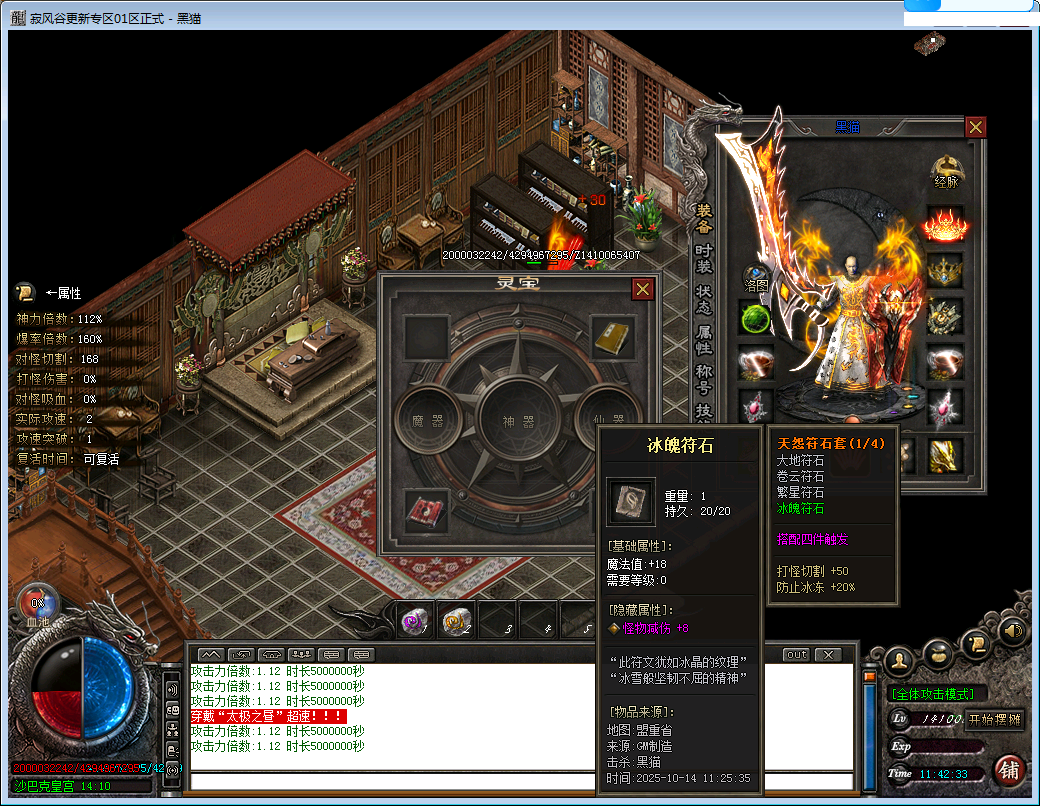The height and width of the screenshot is (806, 1040).
Task: Choose the 魔器 slot on the left
Action: tap(426, 421)
